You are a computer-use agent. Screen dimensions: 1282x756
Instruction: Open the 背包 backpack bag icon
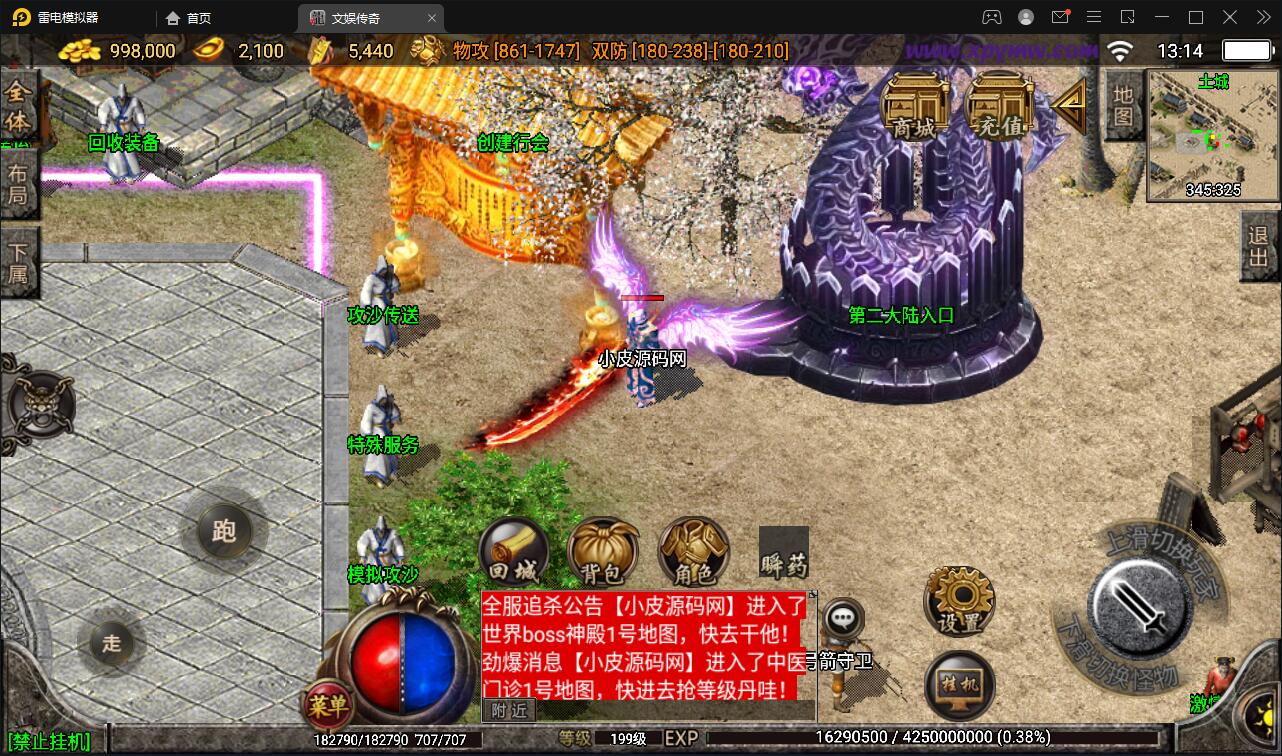(x=601, y=551)
